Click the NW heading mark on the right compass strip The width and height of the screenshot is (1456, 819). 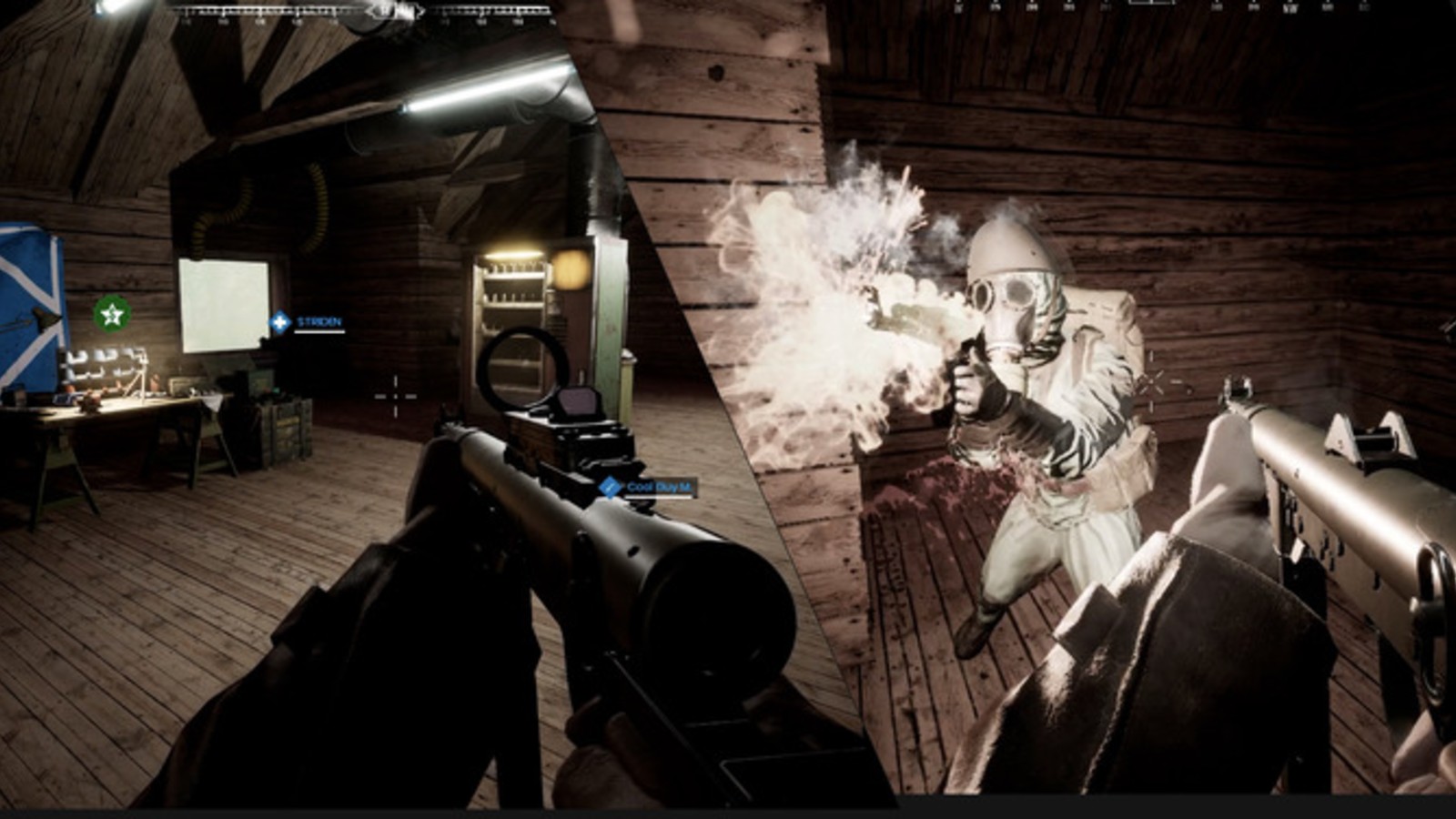(1290, 7)
